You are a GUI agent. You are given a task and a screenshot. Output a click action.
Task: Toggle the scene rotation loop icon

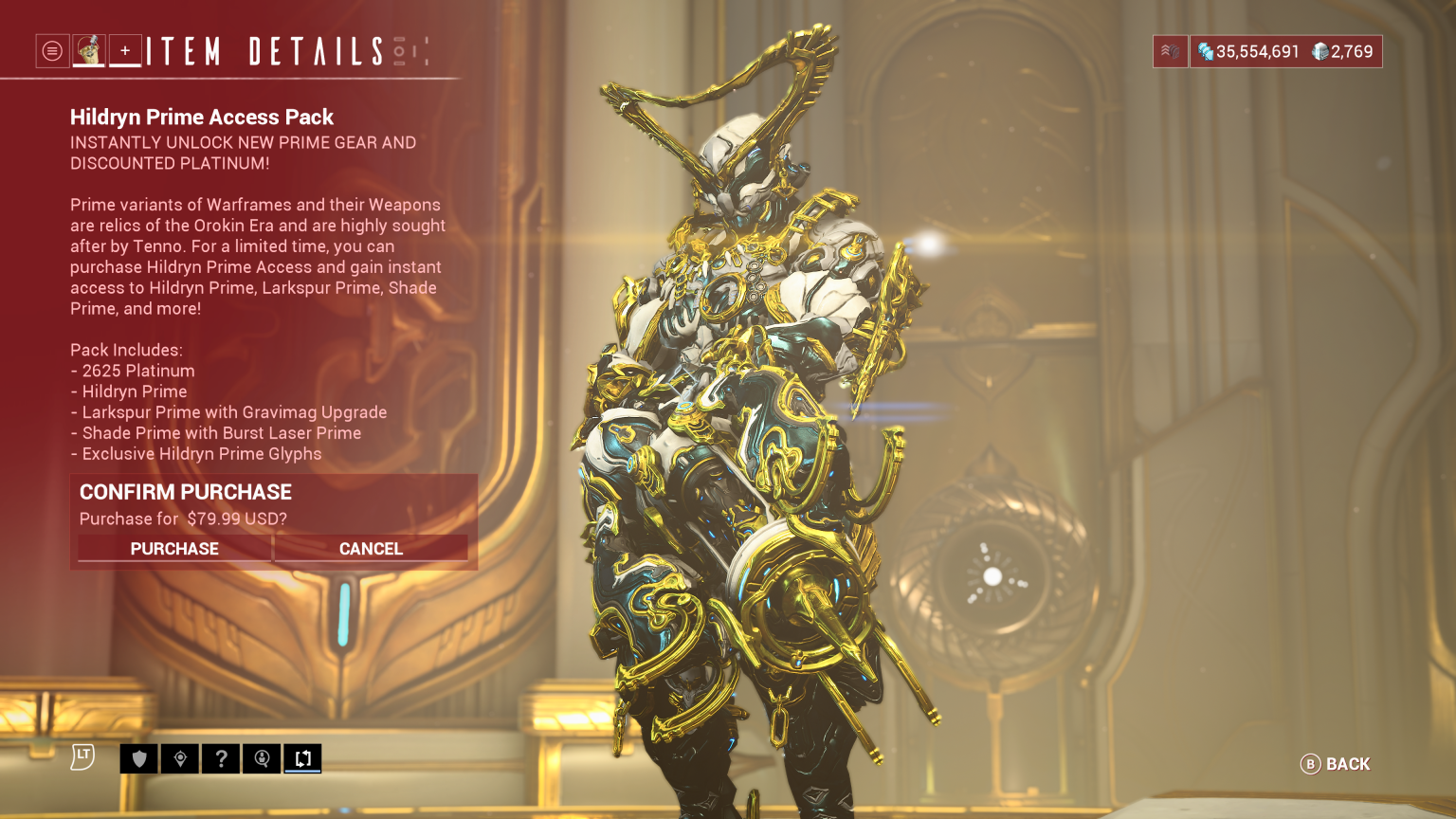point(302,758)
